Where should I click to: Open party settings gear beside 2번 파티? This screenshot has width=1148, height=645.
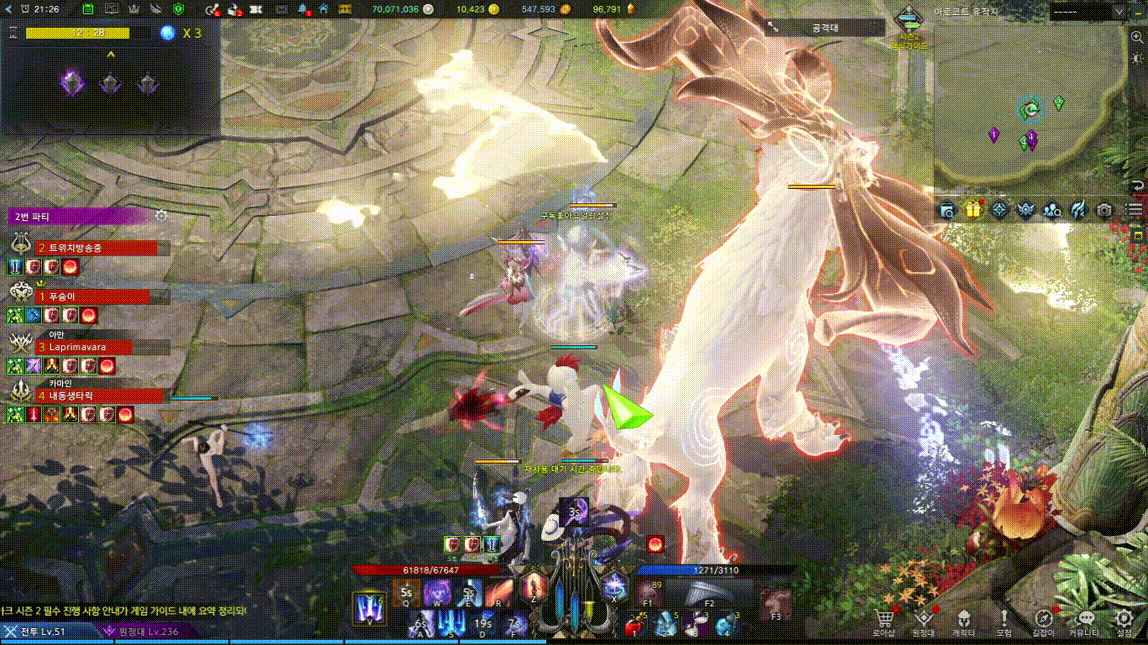pos(161,216)
